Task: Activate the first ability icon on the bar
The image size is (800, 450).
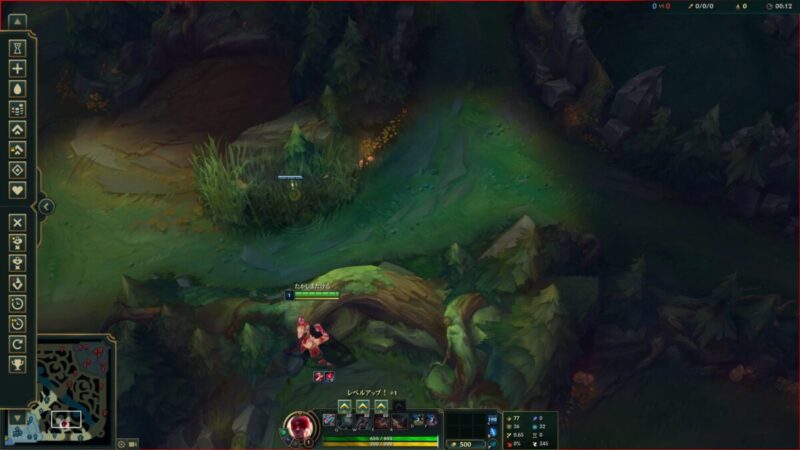Action: point(329,420)
